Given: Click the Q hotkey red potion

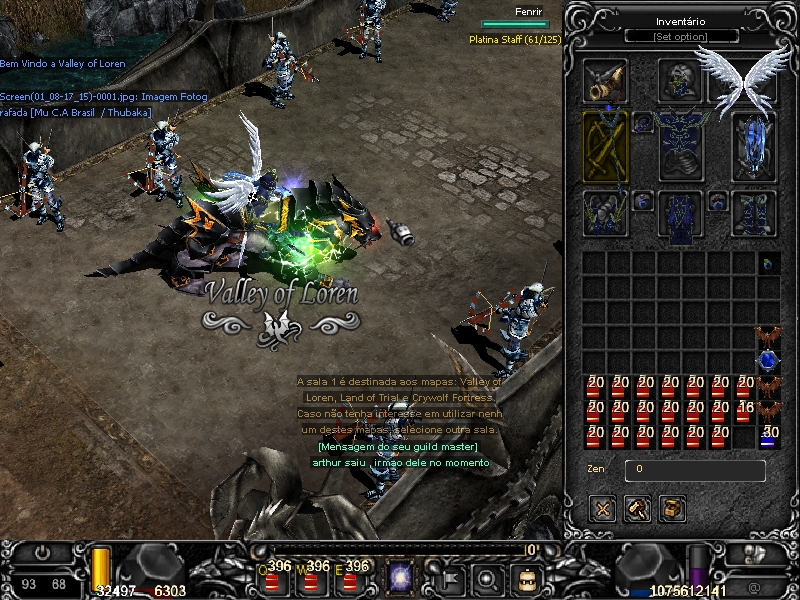Looking at the screenshot, I should [x=269, y=578].
